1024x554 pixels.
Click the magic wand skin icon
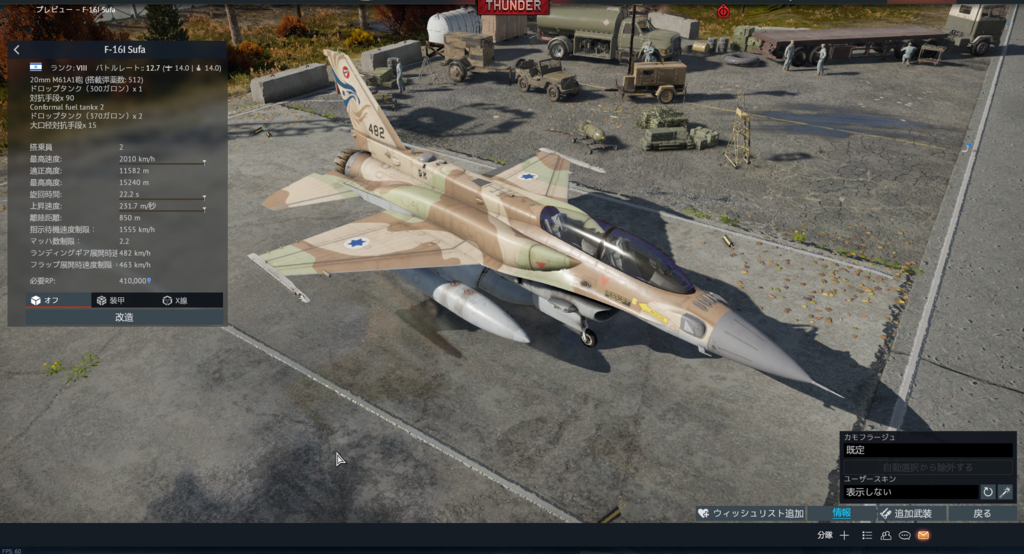pos(1005,492)
